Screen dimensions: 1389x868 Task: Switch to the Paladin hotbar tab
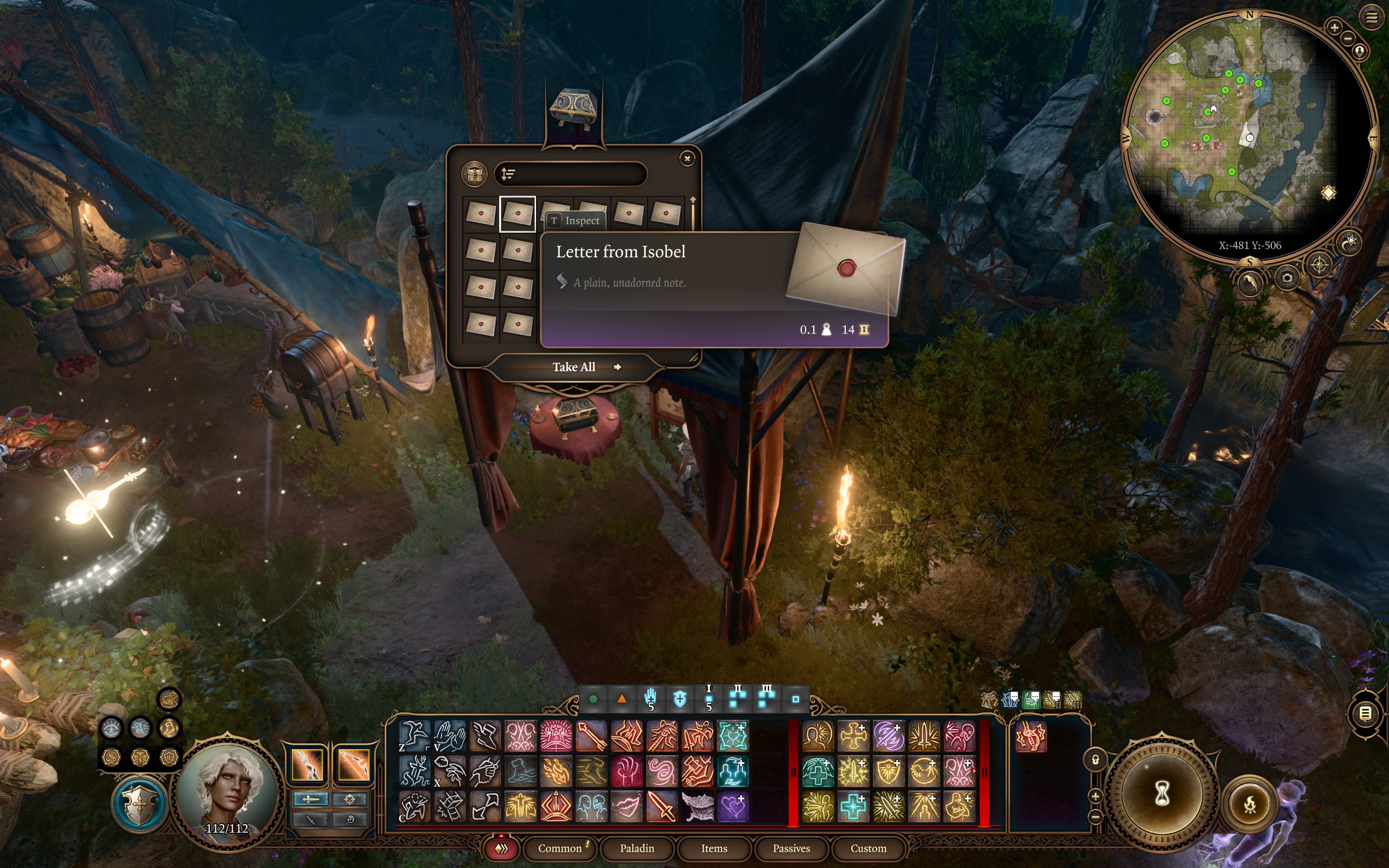tap(636, 848)
